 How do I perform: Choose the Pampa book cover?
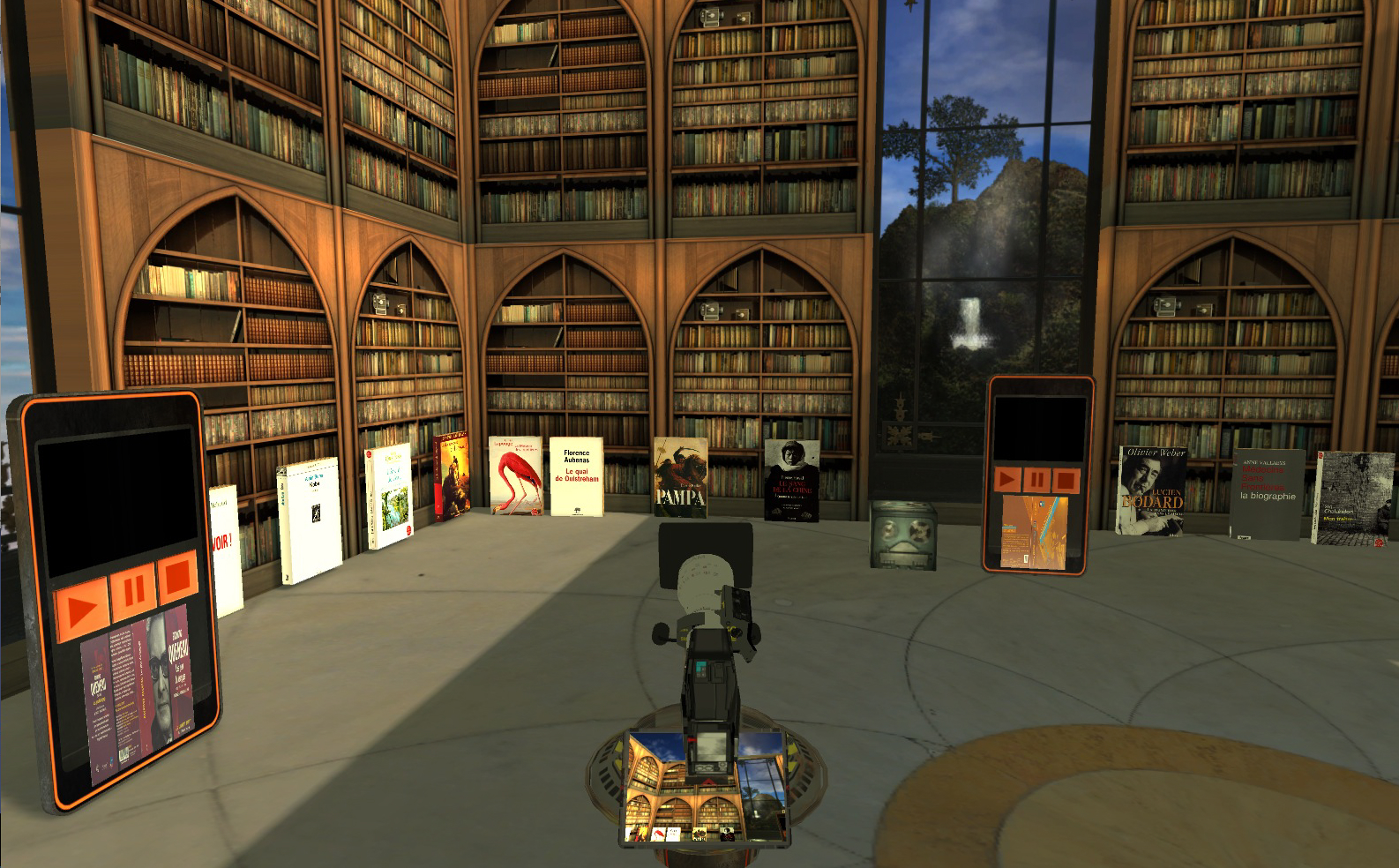680,478
